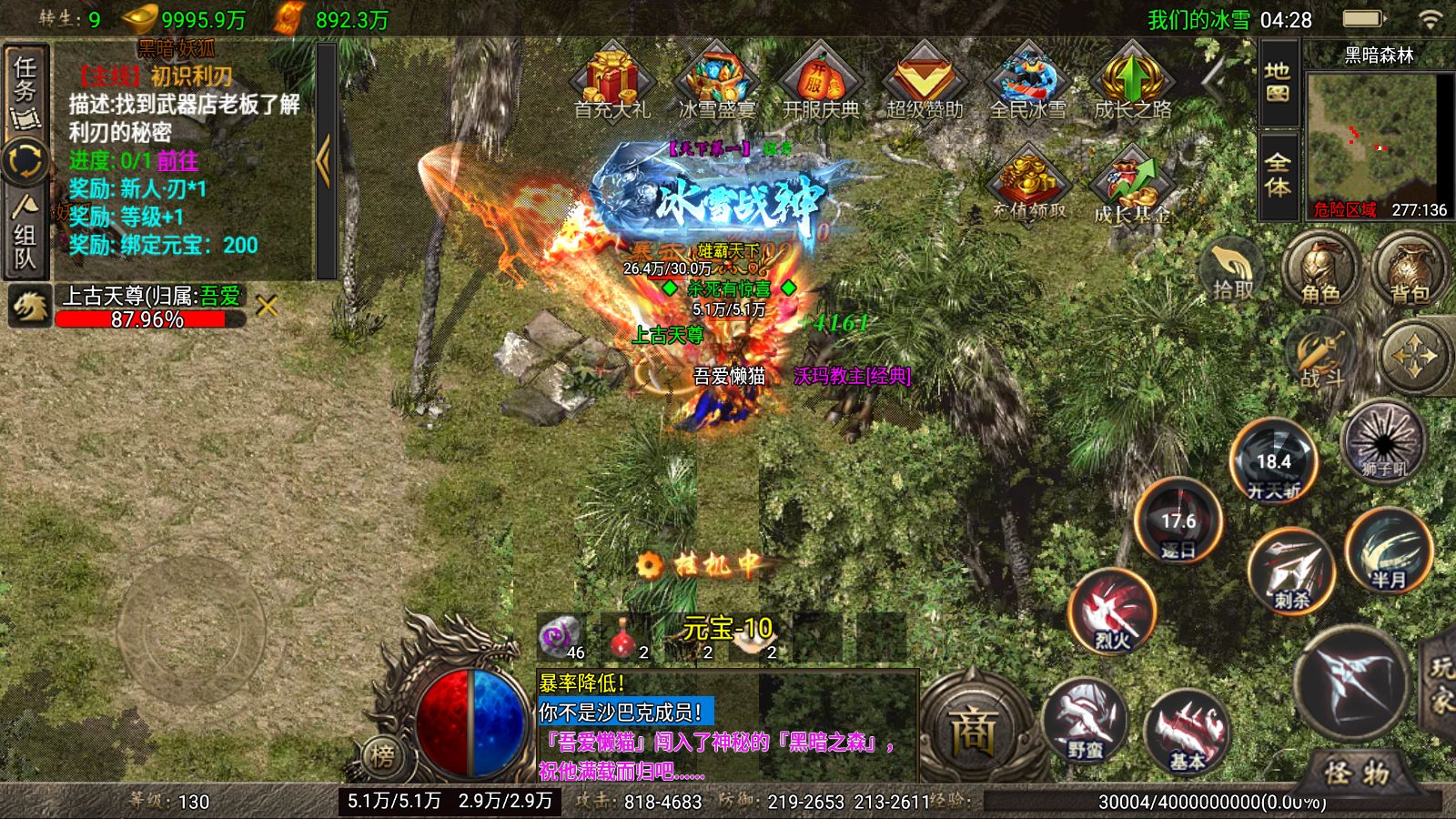The width and height of the screenshot is (1456, 819).
Task: Collapse the quest panel with the arrow
Action: coord(324,161)
